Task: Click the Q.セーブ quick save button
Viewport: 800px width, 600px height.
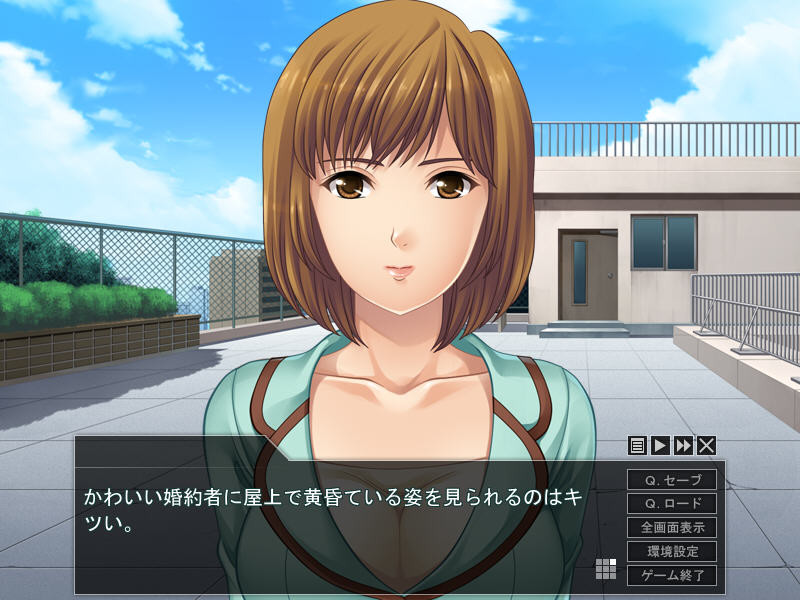Action: click(672, 480)
